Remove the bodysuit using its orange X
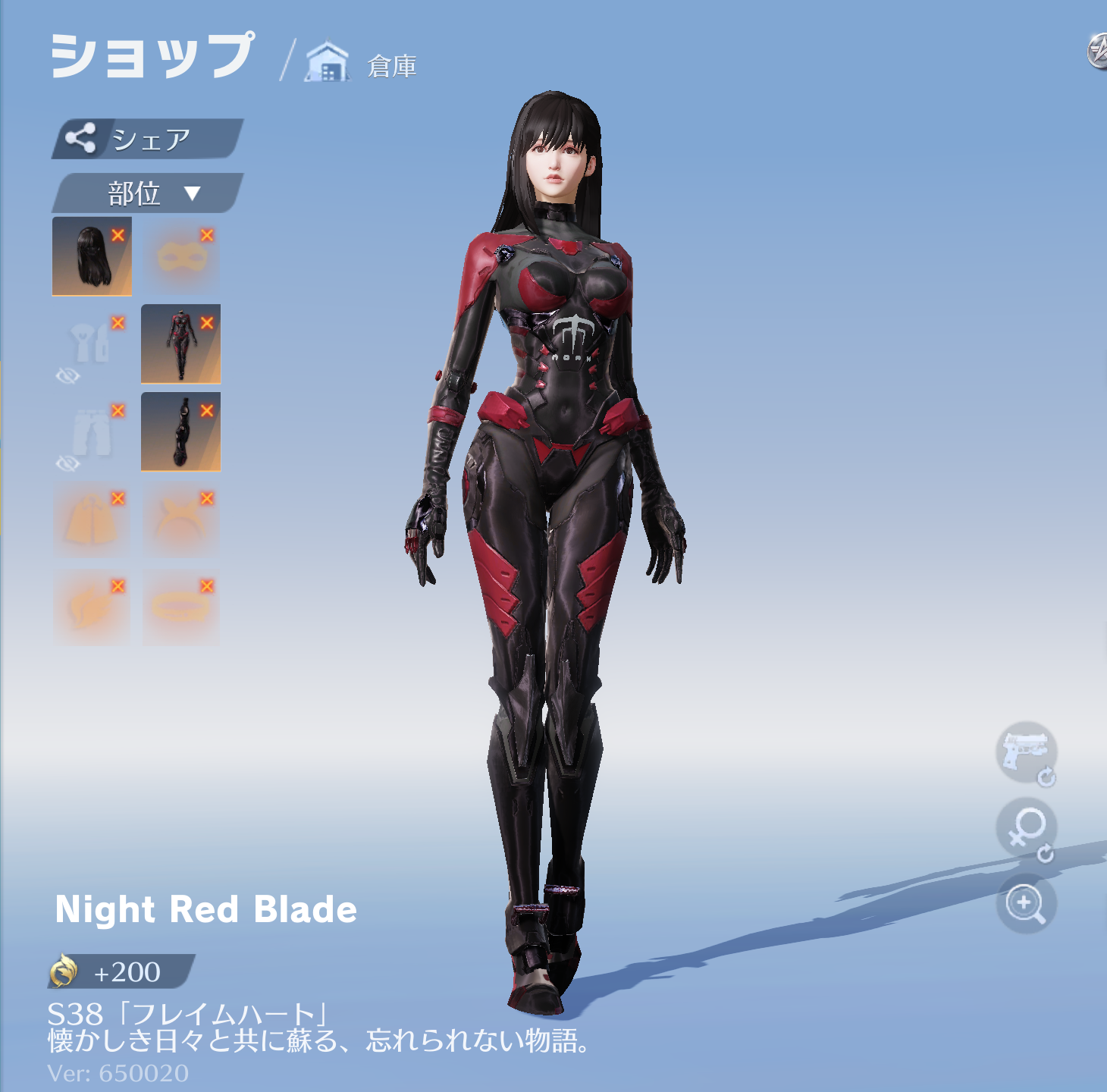1107x1092 pixels. point(205,323)
